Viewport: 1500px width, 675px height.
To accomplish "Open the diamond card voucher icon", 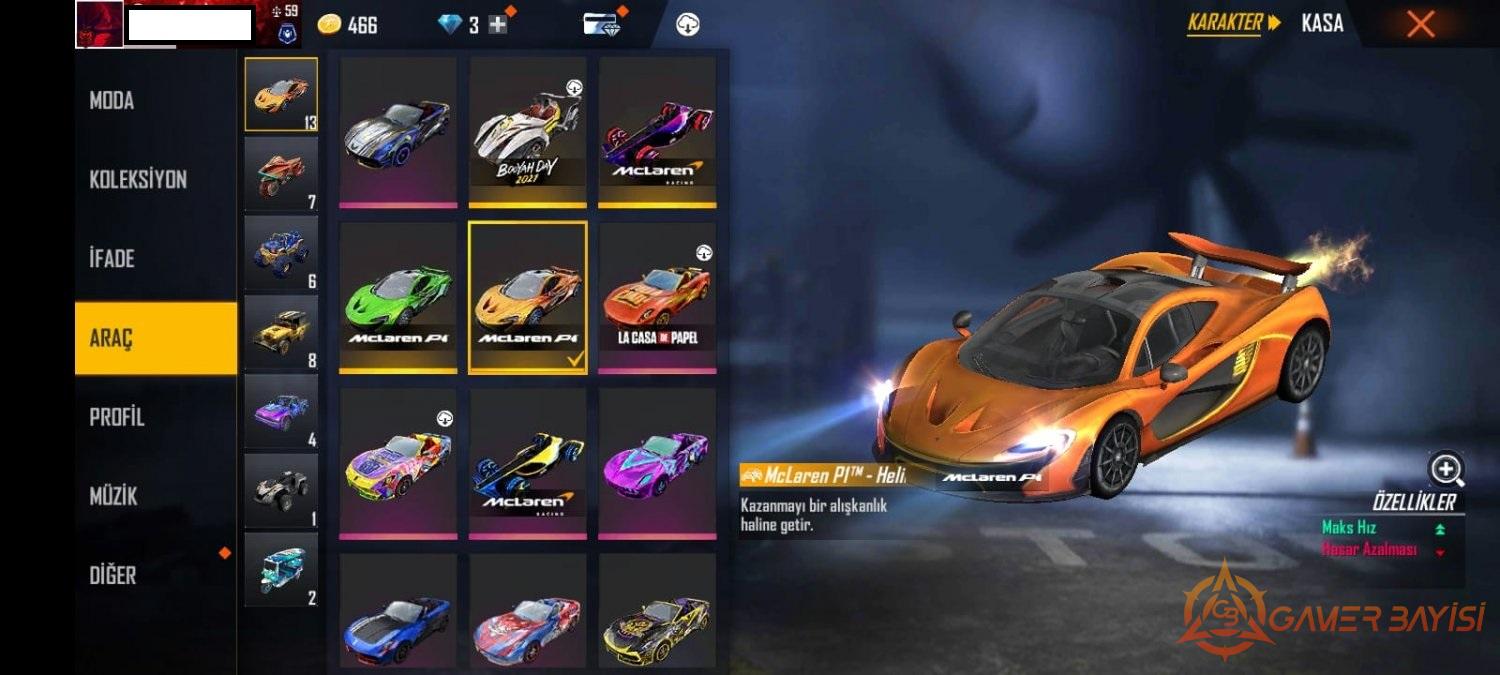I will pos(602,25).
